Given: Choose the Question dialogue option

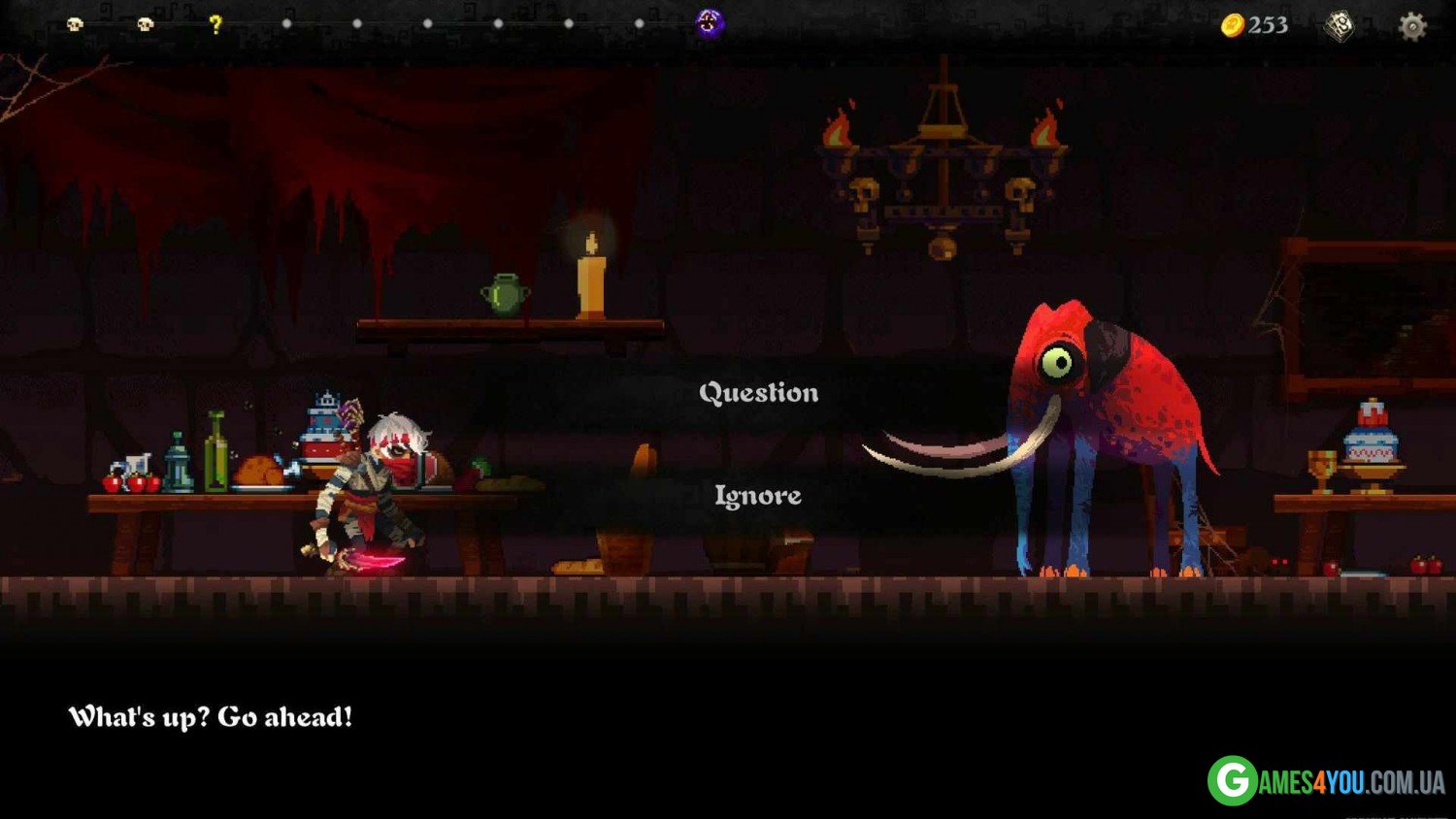Looking at the screenshot, I should 758,393.
